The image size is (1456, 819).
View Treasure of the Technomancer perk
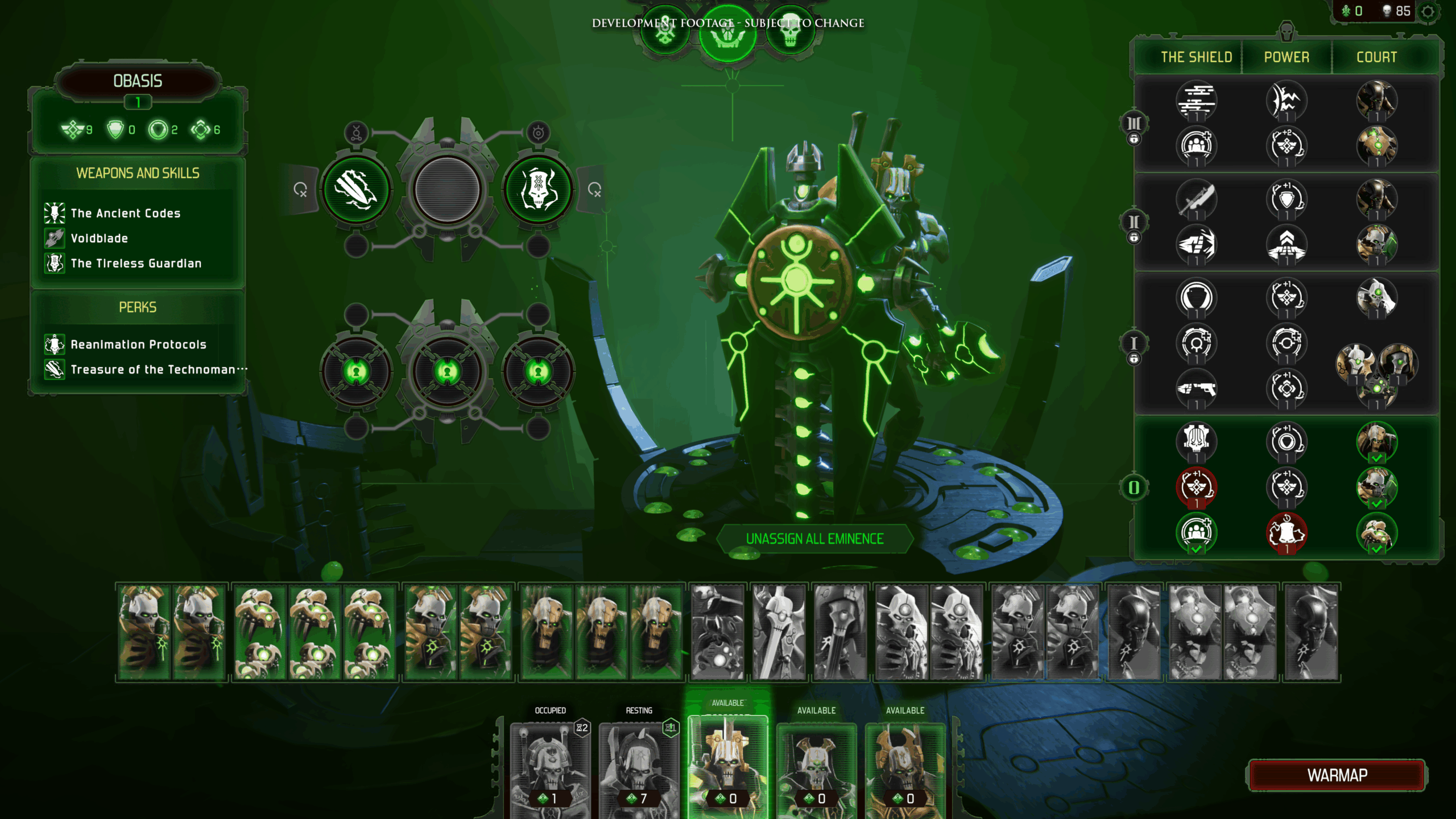152,370
